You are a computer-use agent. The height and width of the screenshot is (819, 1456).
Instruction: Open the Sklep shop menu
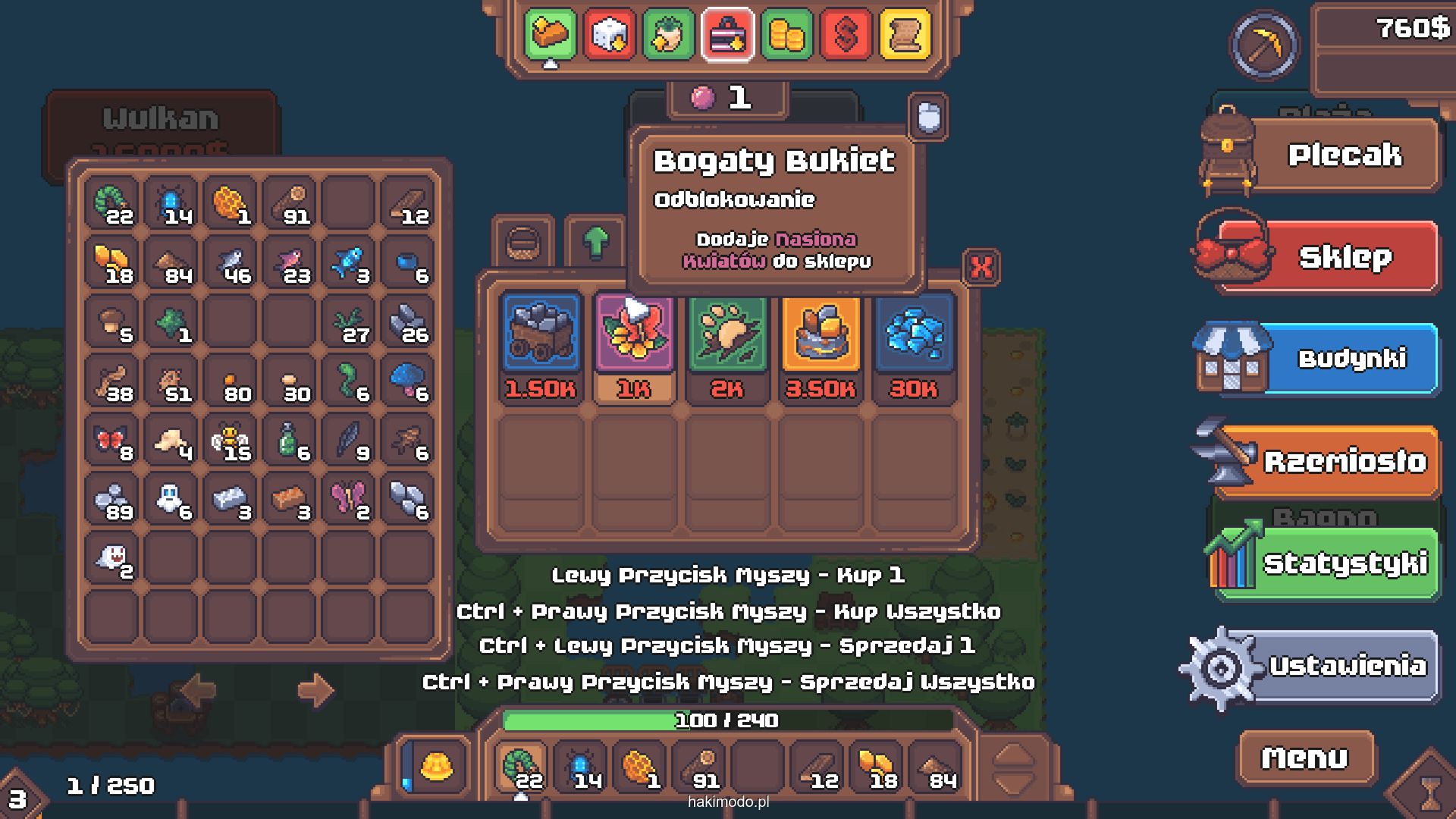[x=1343, y=257]
